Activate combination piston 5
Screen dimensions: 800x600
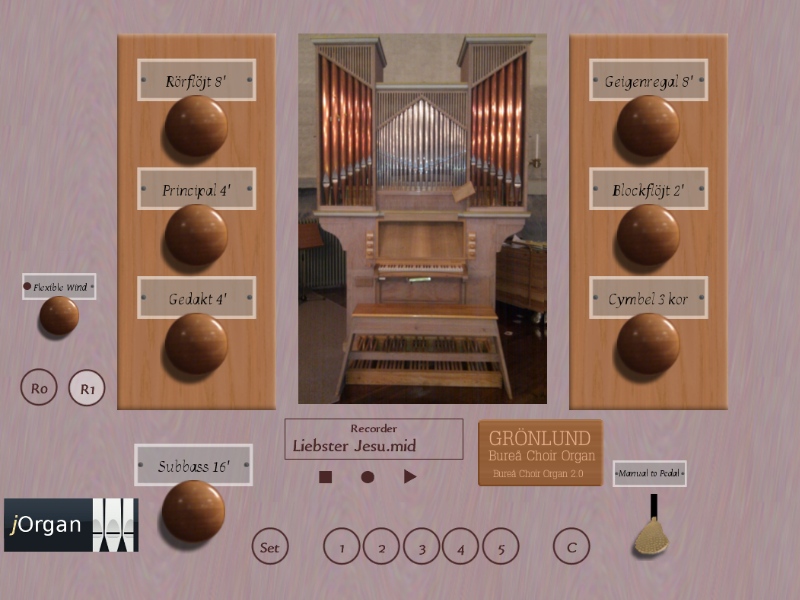501,547
